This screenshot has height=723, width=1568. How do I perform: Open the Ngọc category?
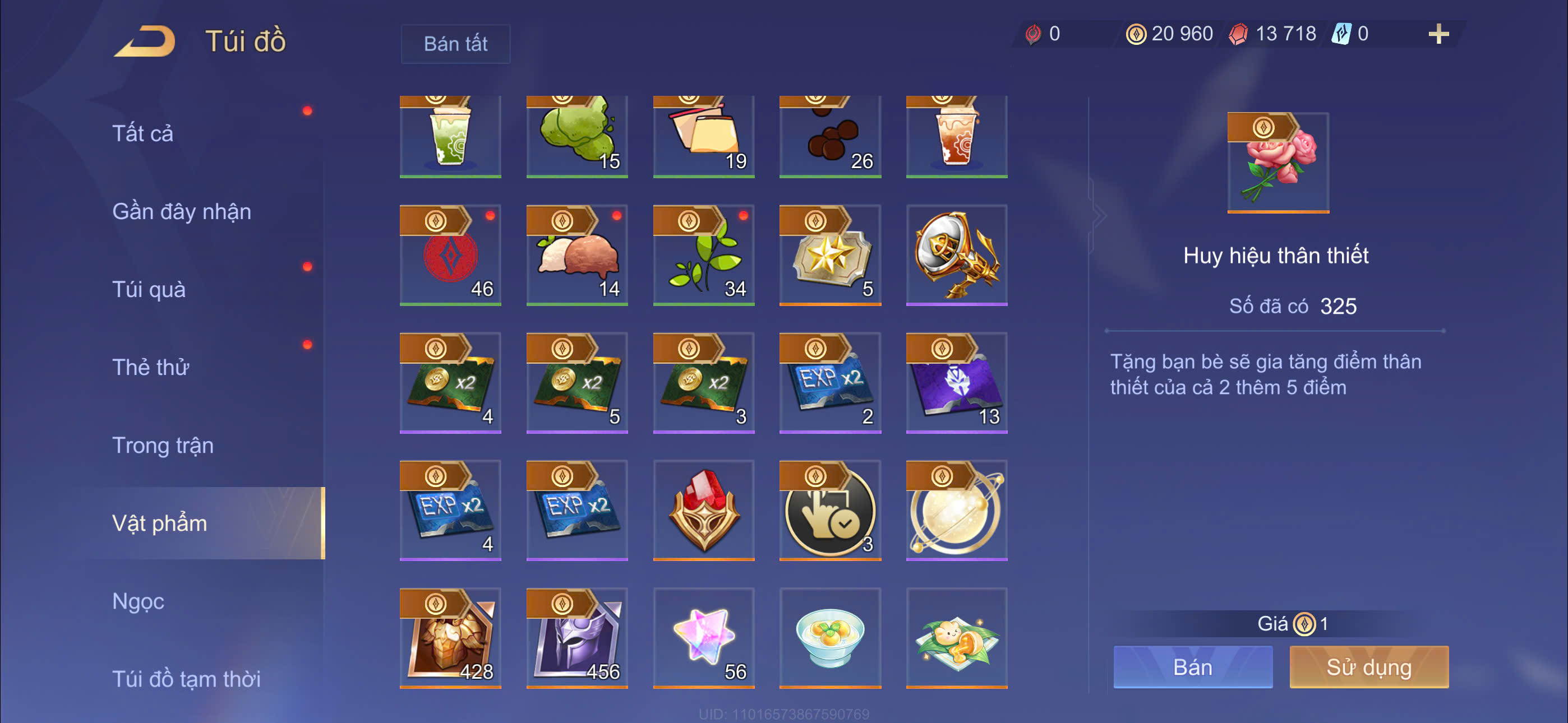138,601
